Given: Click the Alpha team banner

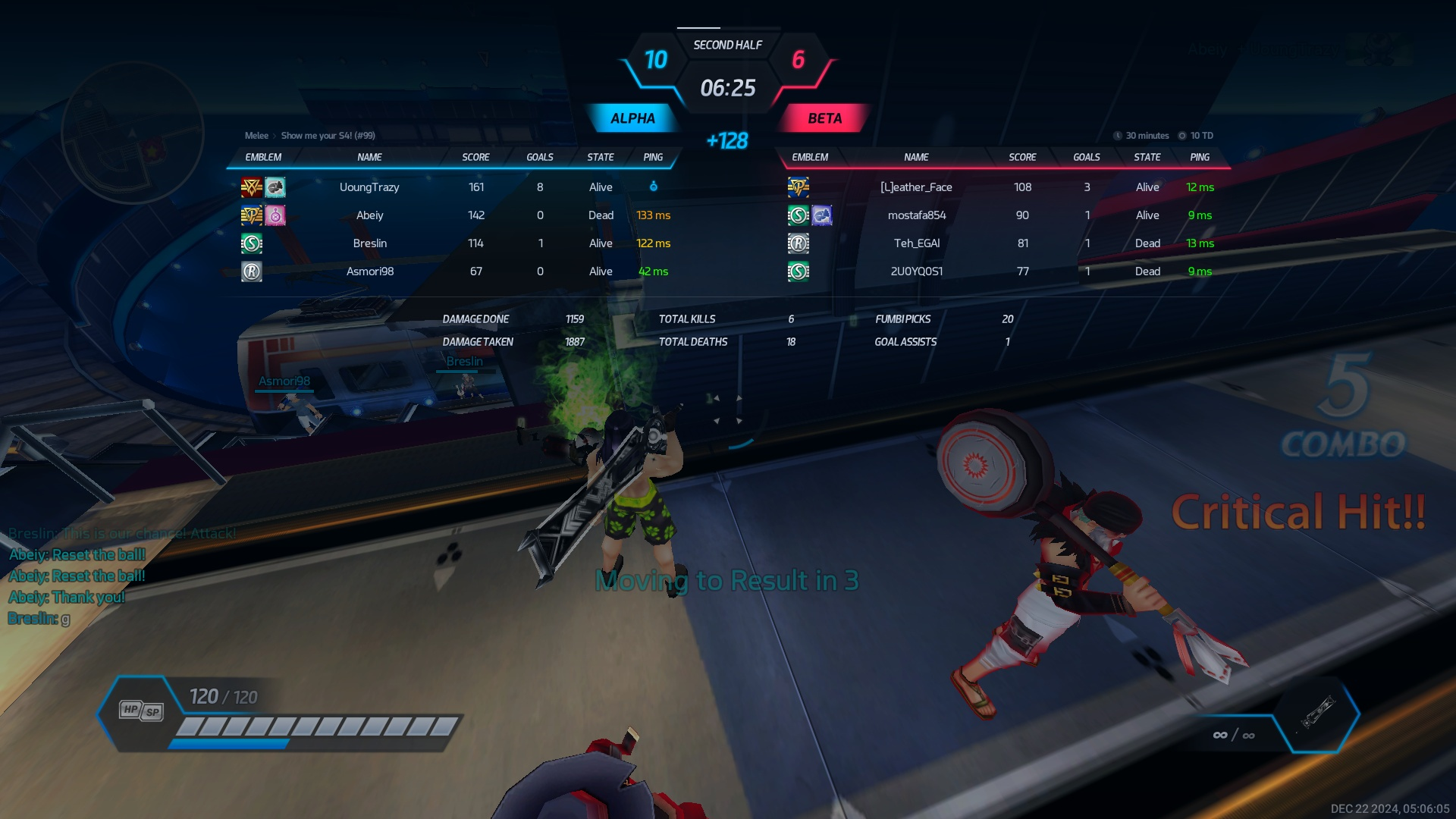Looking at the screenshot, I should (632, 118).
